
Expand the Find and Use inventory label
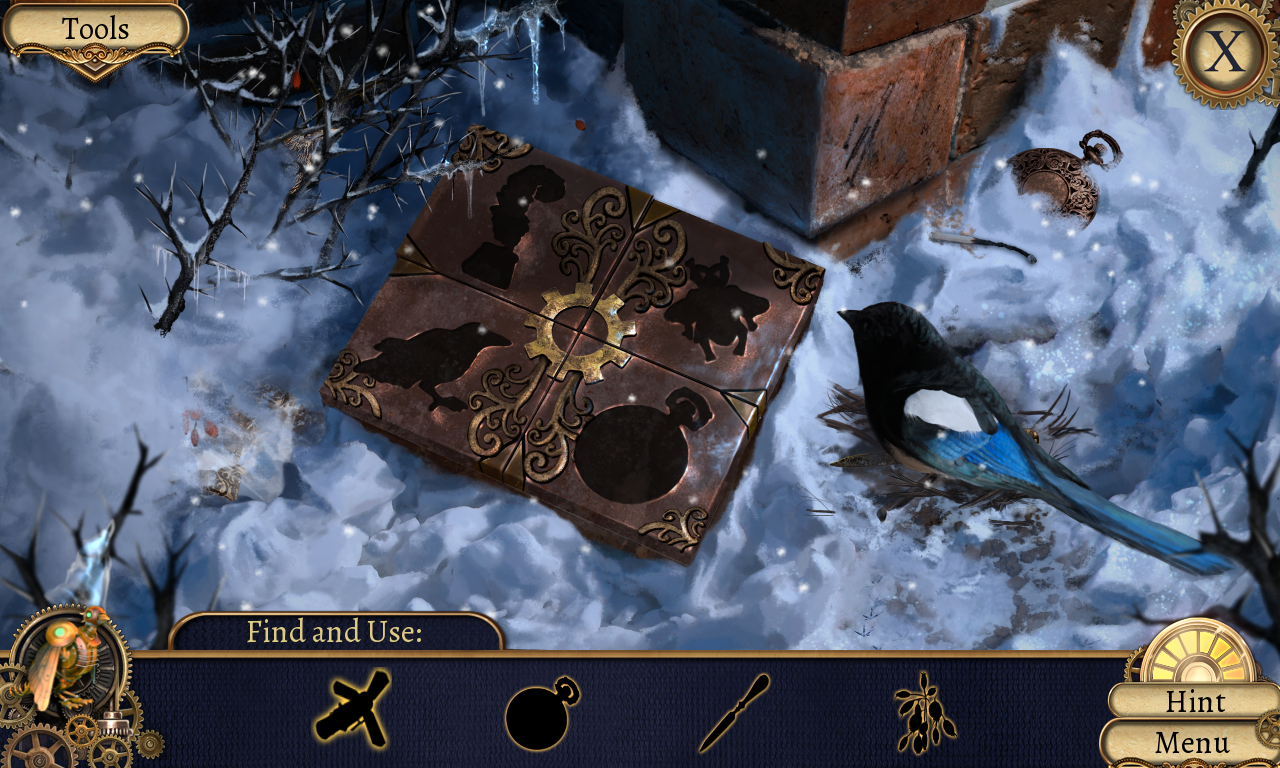(335, 632)
